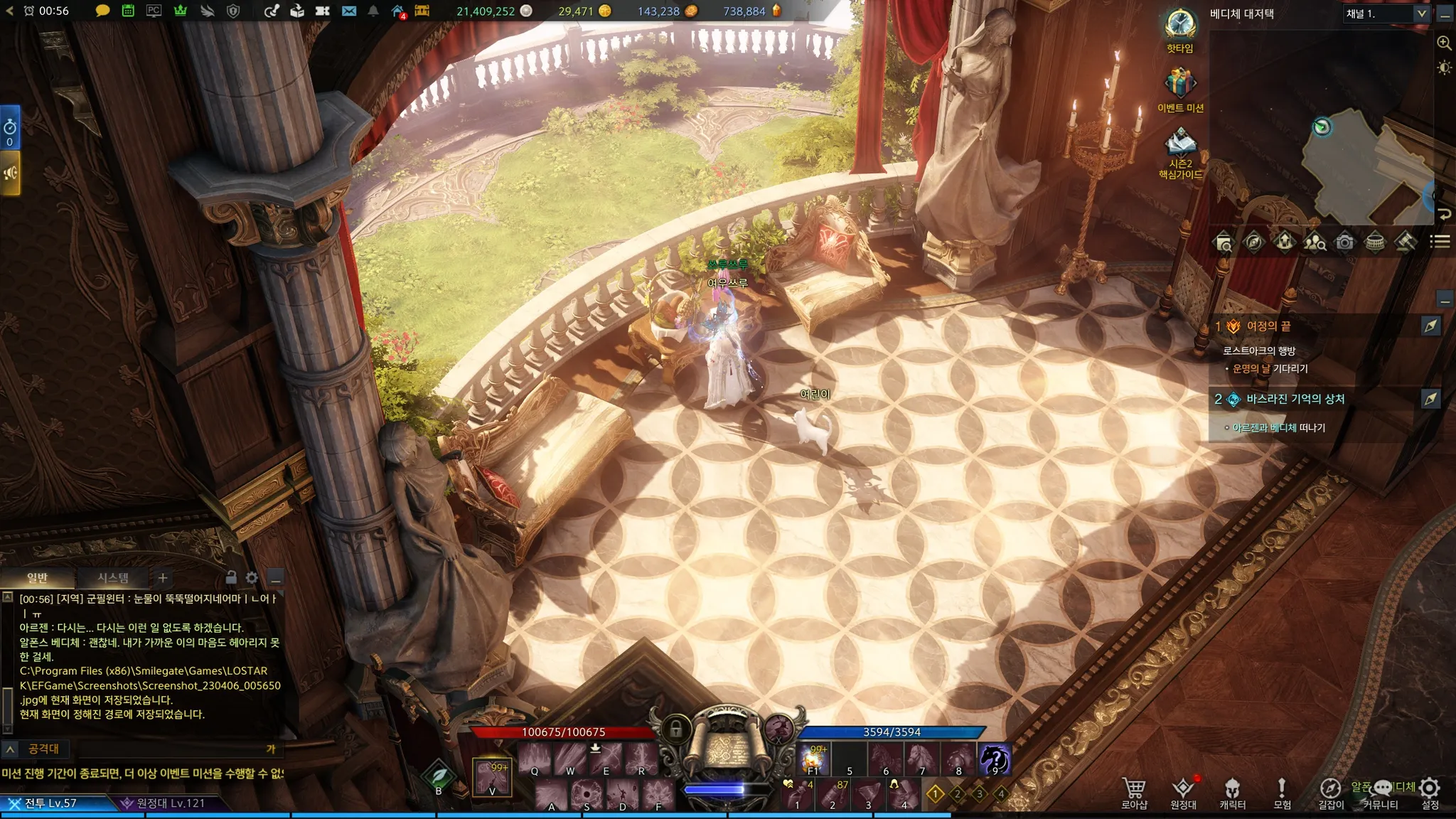Open the 모험 adventure menu
The image size is (1456, 819).
pos(1282,791)
